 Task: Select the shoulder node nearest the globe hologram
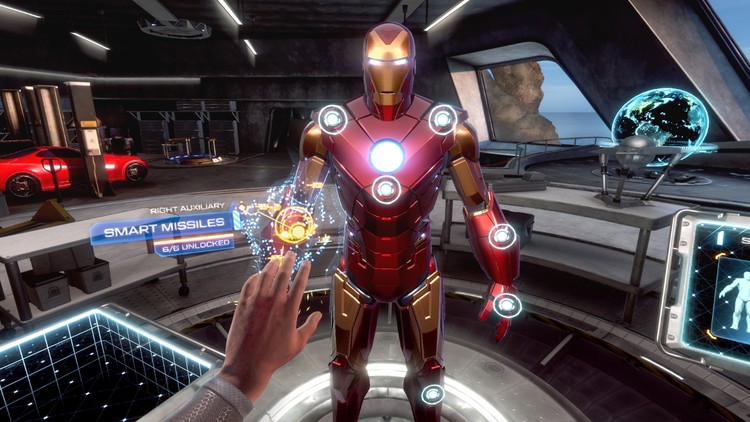[x=442, y=119]
